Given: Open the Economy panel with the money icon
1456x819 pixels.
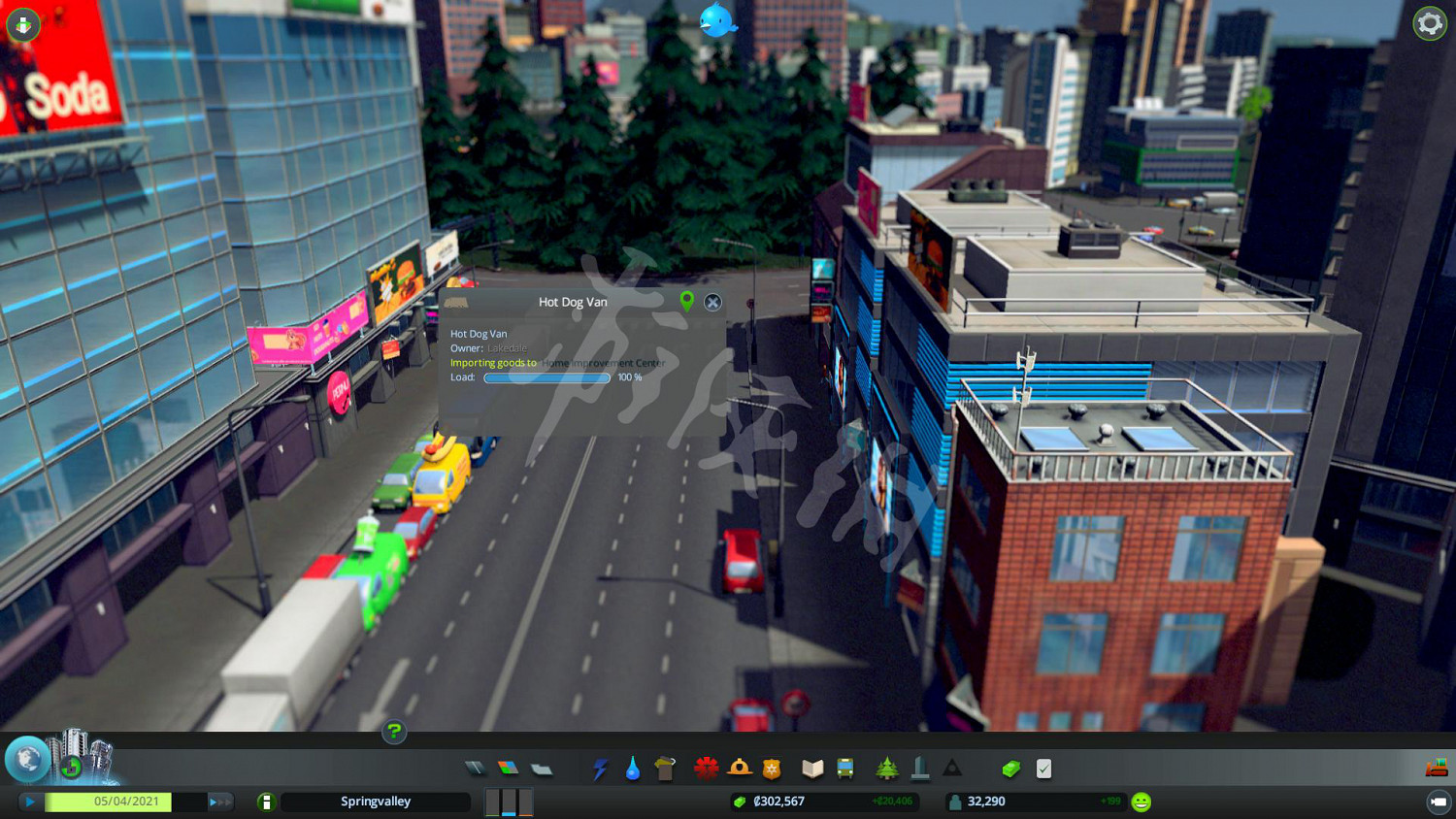Looking at the screenshot, I should pos(1010,768).
